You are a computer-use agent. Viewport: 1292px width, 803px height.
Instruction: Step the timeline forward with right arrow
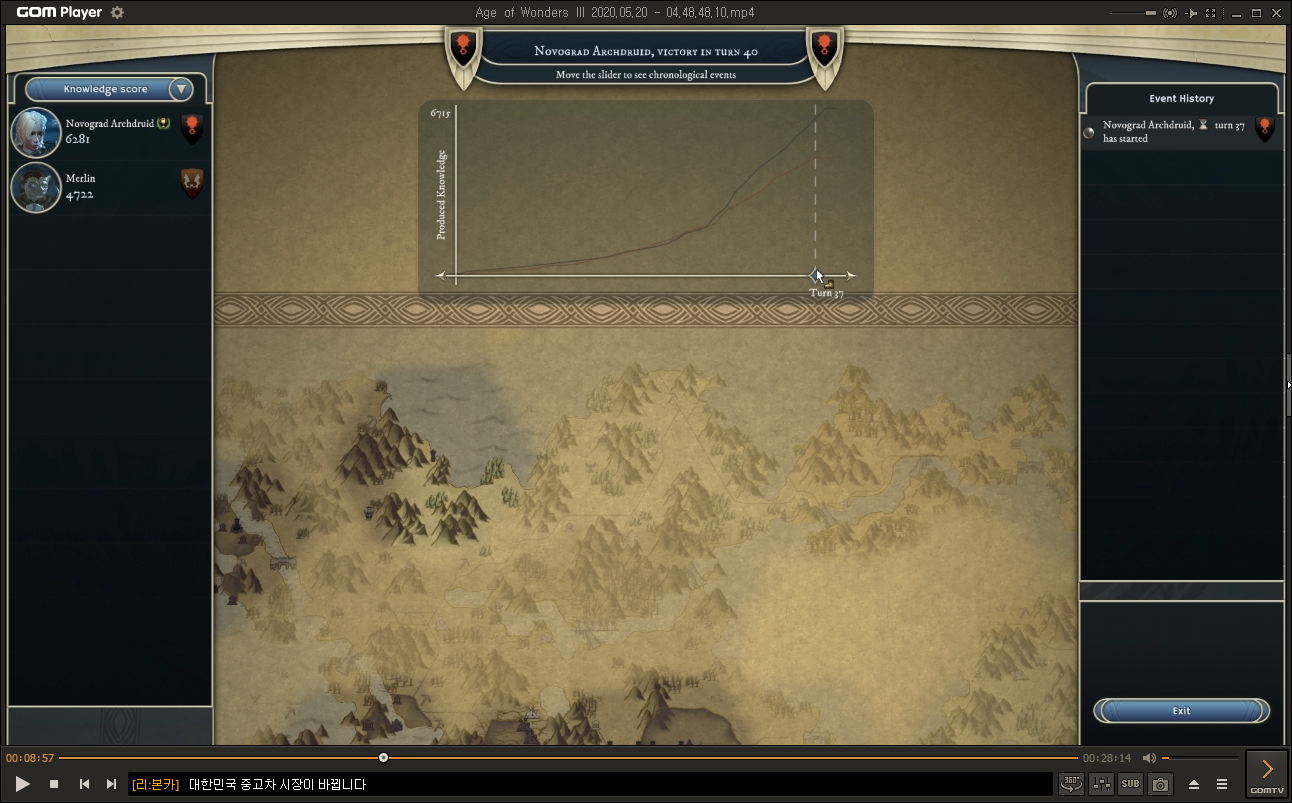[x=851, y=275]
